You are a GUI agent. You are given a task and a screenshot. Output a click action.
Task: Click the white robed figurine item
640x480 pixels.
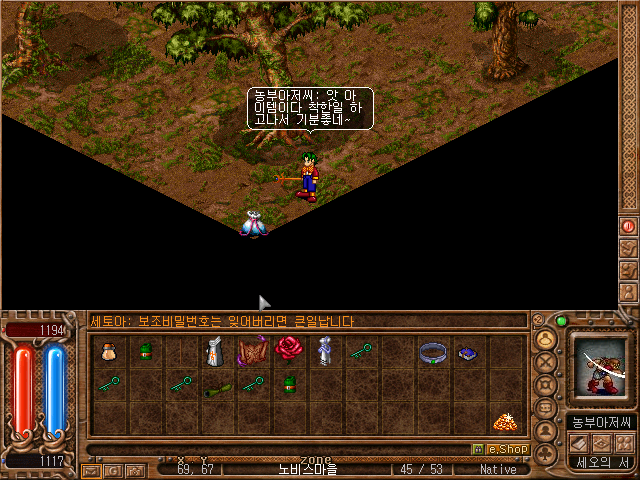click(x=324, y=351)
